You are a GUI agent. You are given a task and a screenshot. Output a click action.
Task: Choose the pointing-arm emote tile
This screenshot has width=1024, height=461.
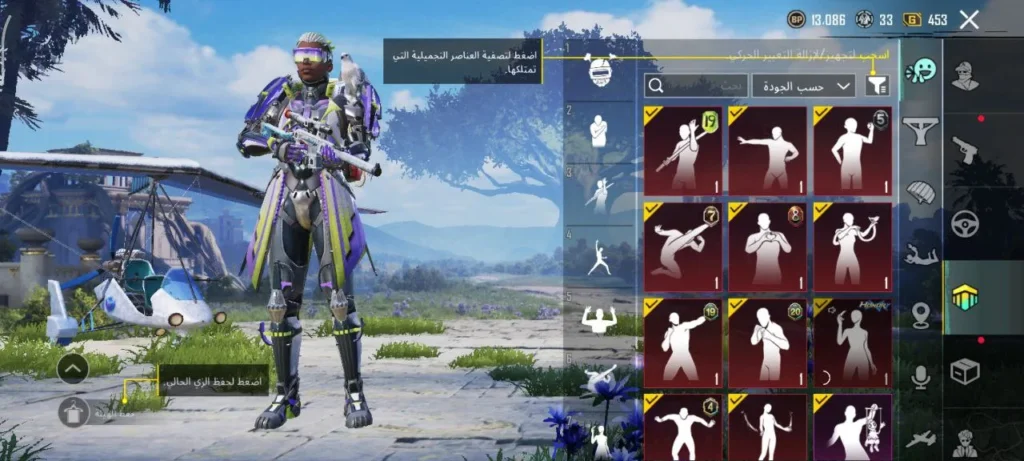coord(767,151)
